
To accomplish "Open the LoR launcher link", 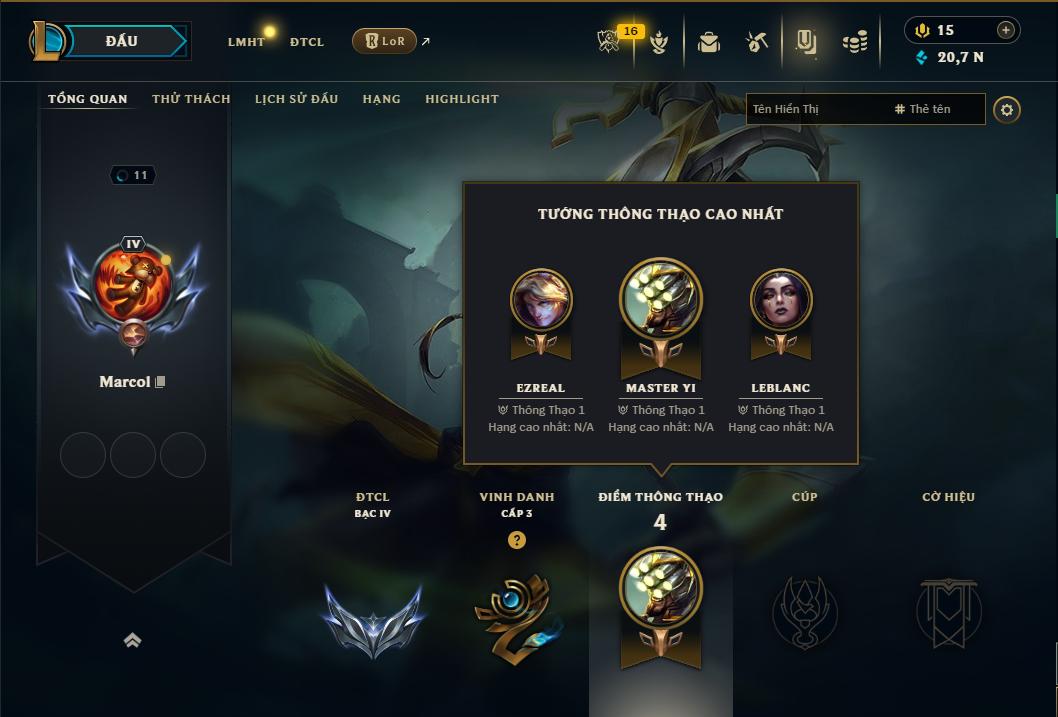I will (385, 41).
